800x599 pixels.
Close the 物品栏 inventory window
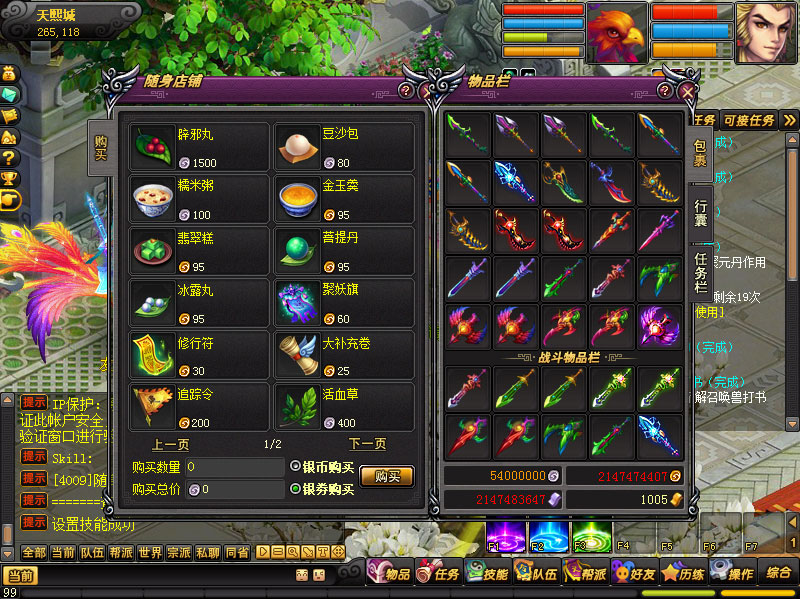tap(688, 91)
